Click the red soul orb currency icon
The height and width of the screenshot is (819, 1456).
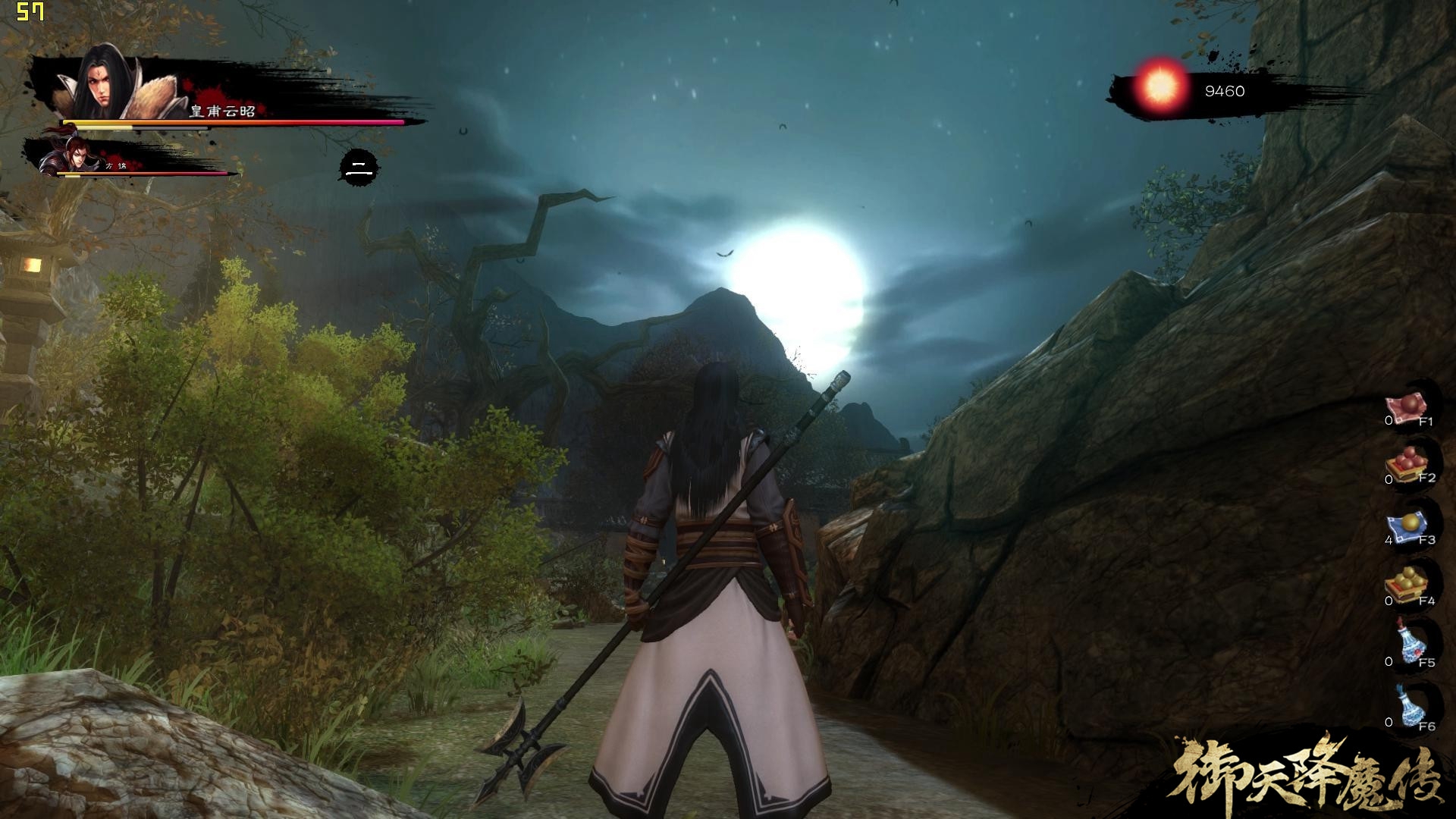click(x=1160, y=89)
